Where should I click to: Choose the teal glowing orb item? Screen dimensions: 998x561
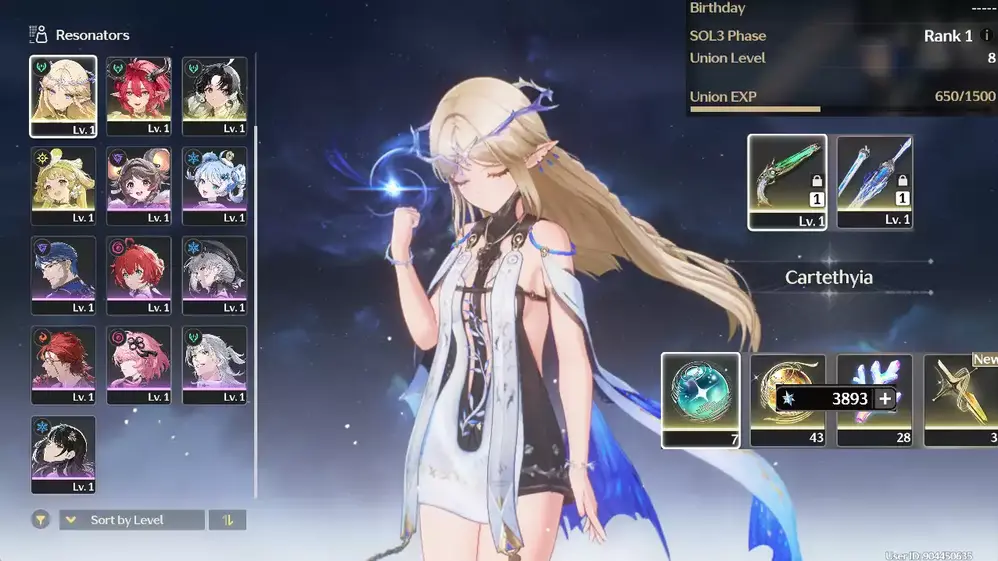pos(700,399)
